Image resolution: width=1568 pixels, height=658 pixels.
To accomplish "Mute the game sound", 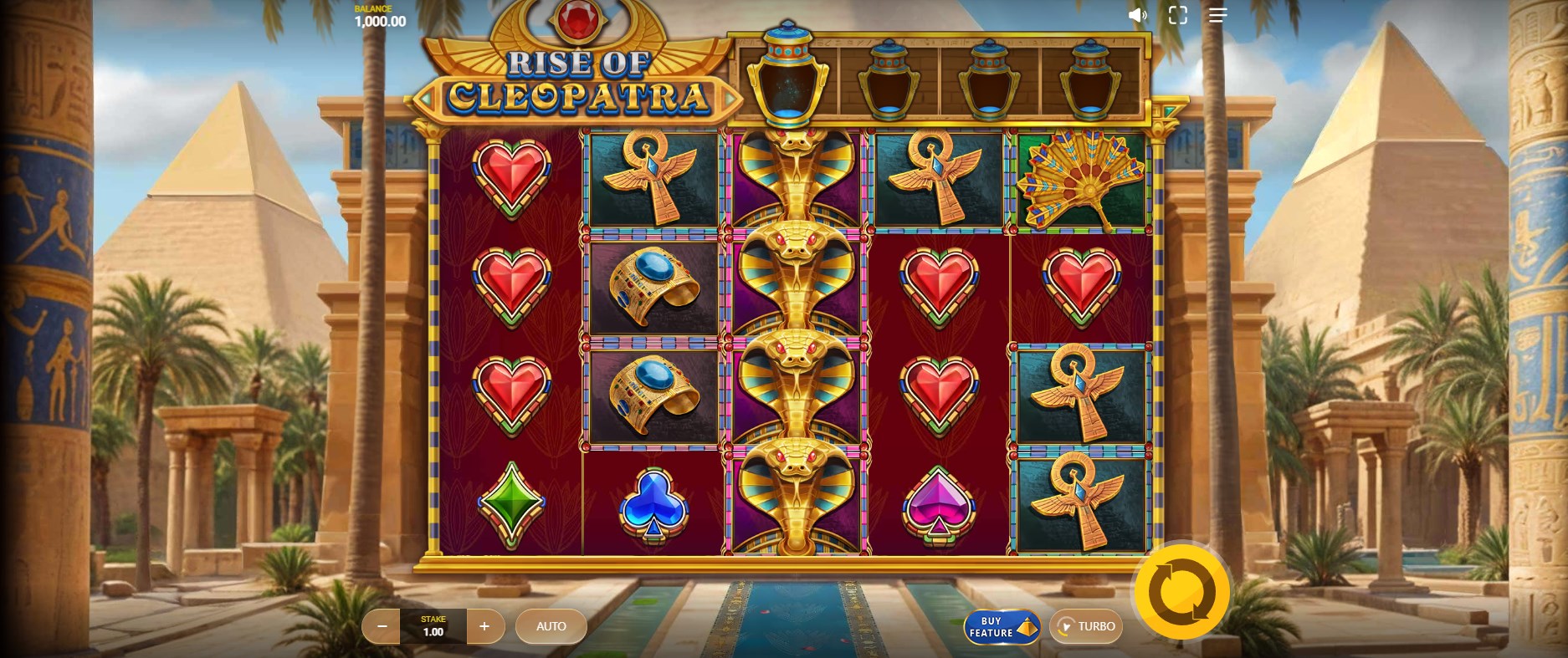I will 1137,15.
